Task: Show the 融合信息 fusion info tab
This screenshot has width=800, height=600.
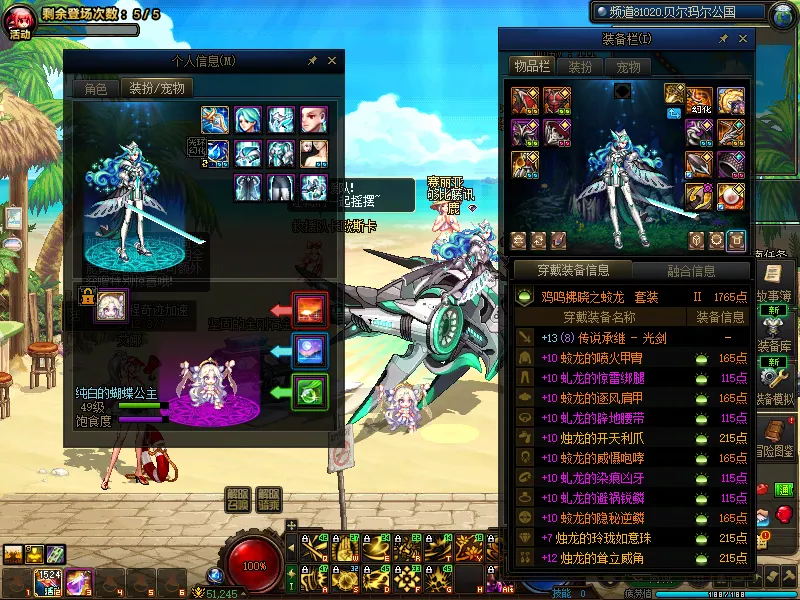Action: tap(689, 270)
